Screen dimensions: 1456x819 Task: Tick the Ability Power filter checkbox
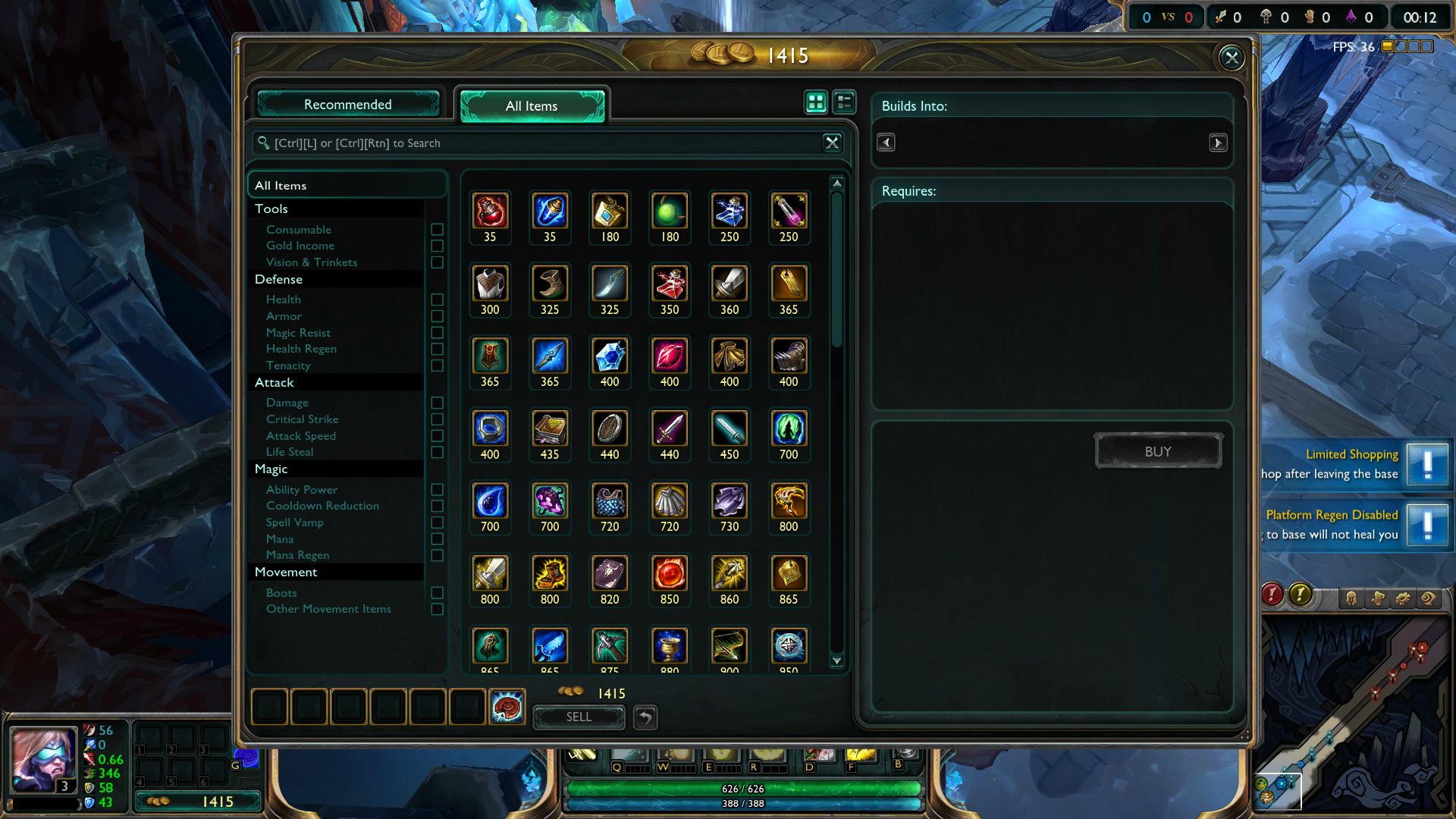(437, 490)
